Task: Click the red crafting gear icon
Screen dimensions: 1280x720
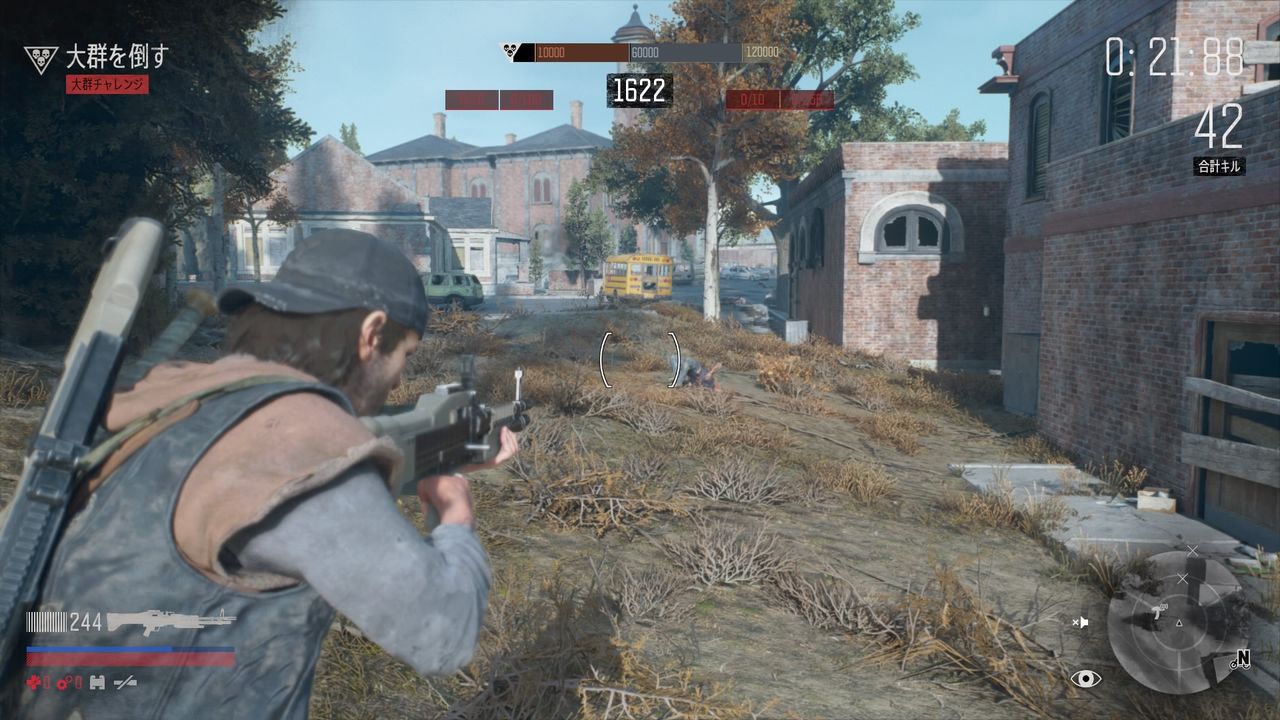Action: (x=62, y=682)
